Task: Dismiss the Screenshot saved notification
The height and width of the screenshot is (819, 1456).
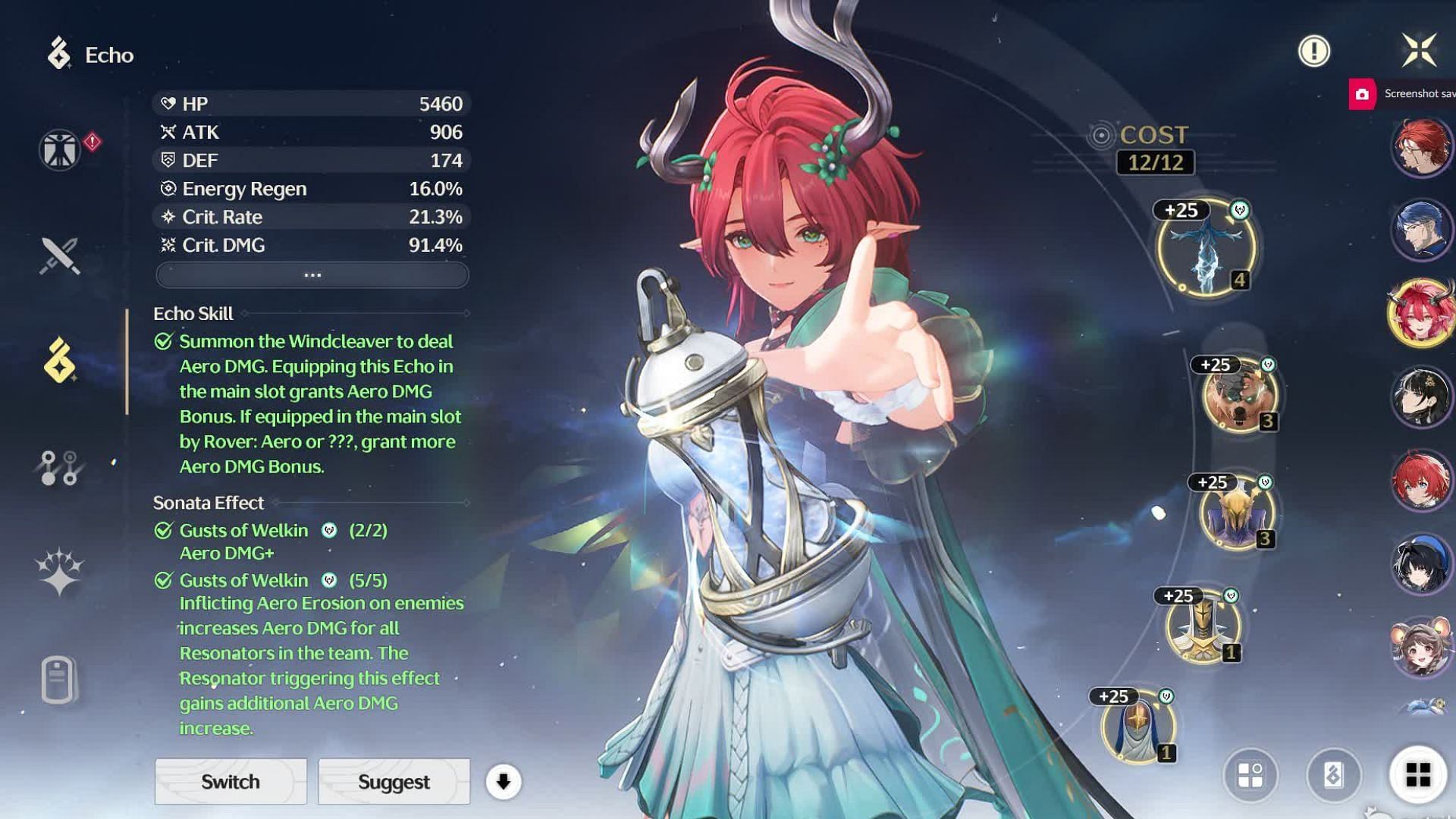Action: click(x=1403, y=94)
